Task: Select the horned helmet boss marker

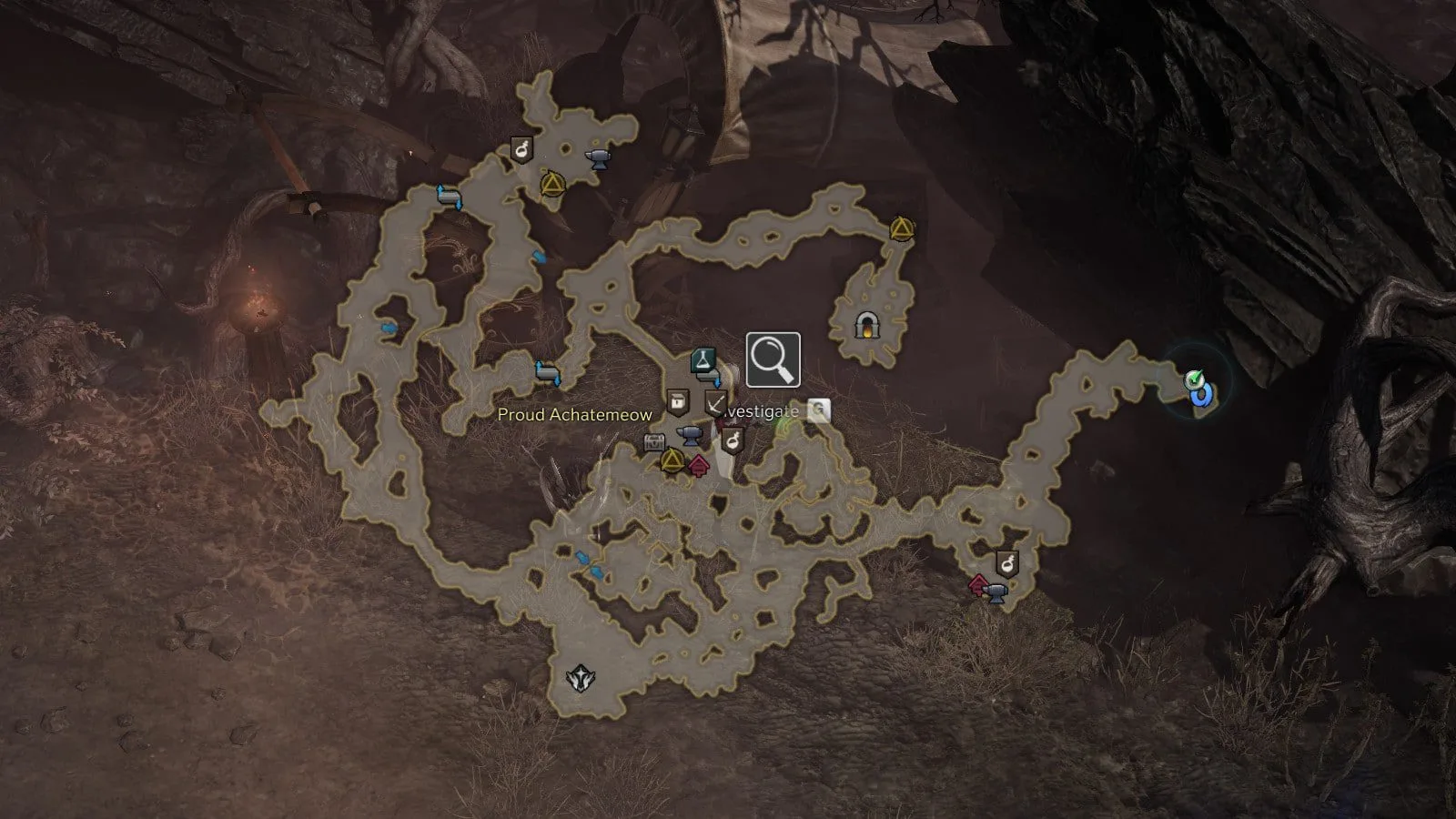Action: point(578,678)
